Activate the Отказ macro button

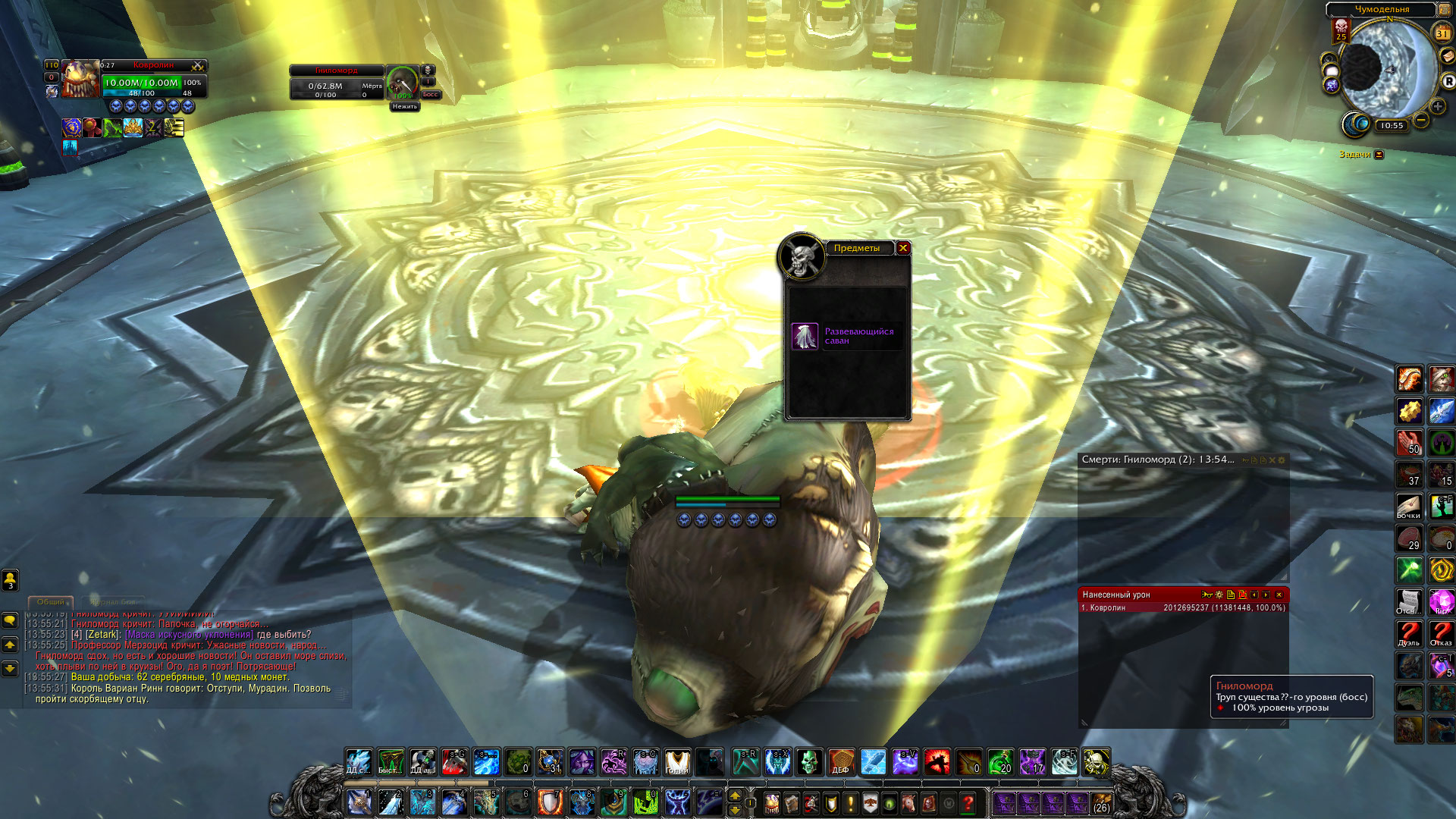pyautogui.click(x=1441, y=633)
